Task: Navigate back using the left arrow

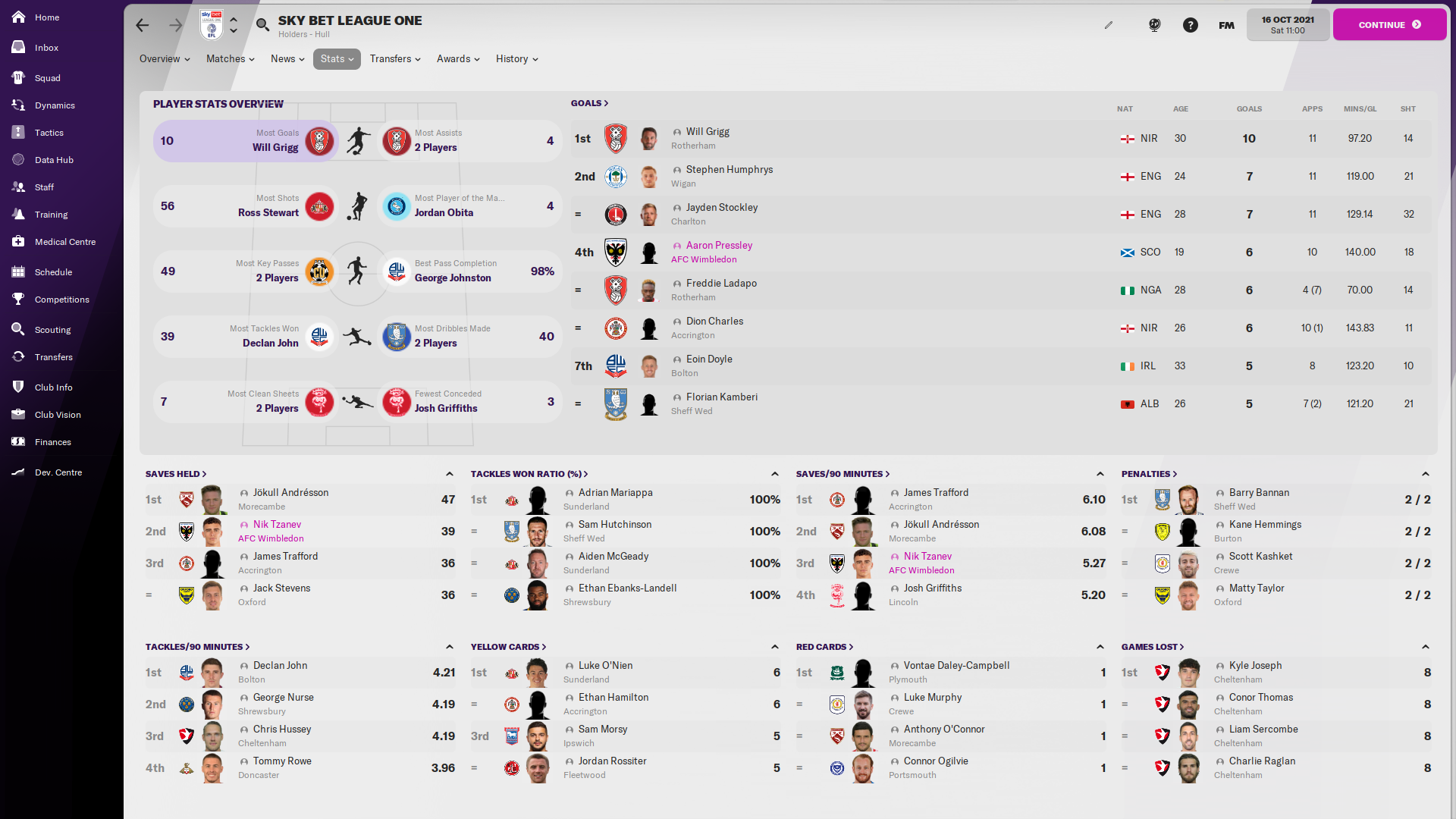Action: click(x=143, y=25)
